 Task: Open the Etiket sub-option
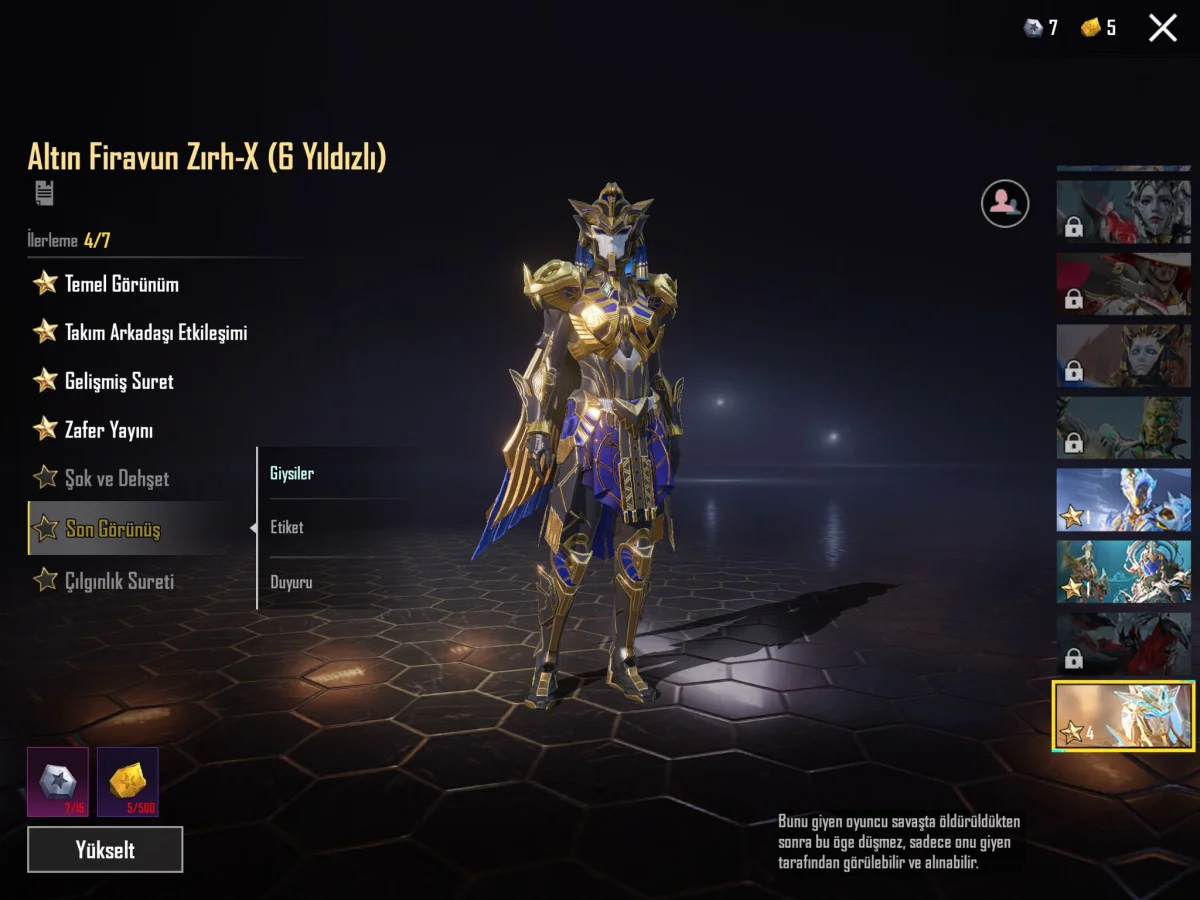(x=287, y=527)
